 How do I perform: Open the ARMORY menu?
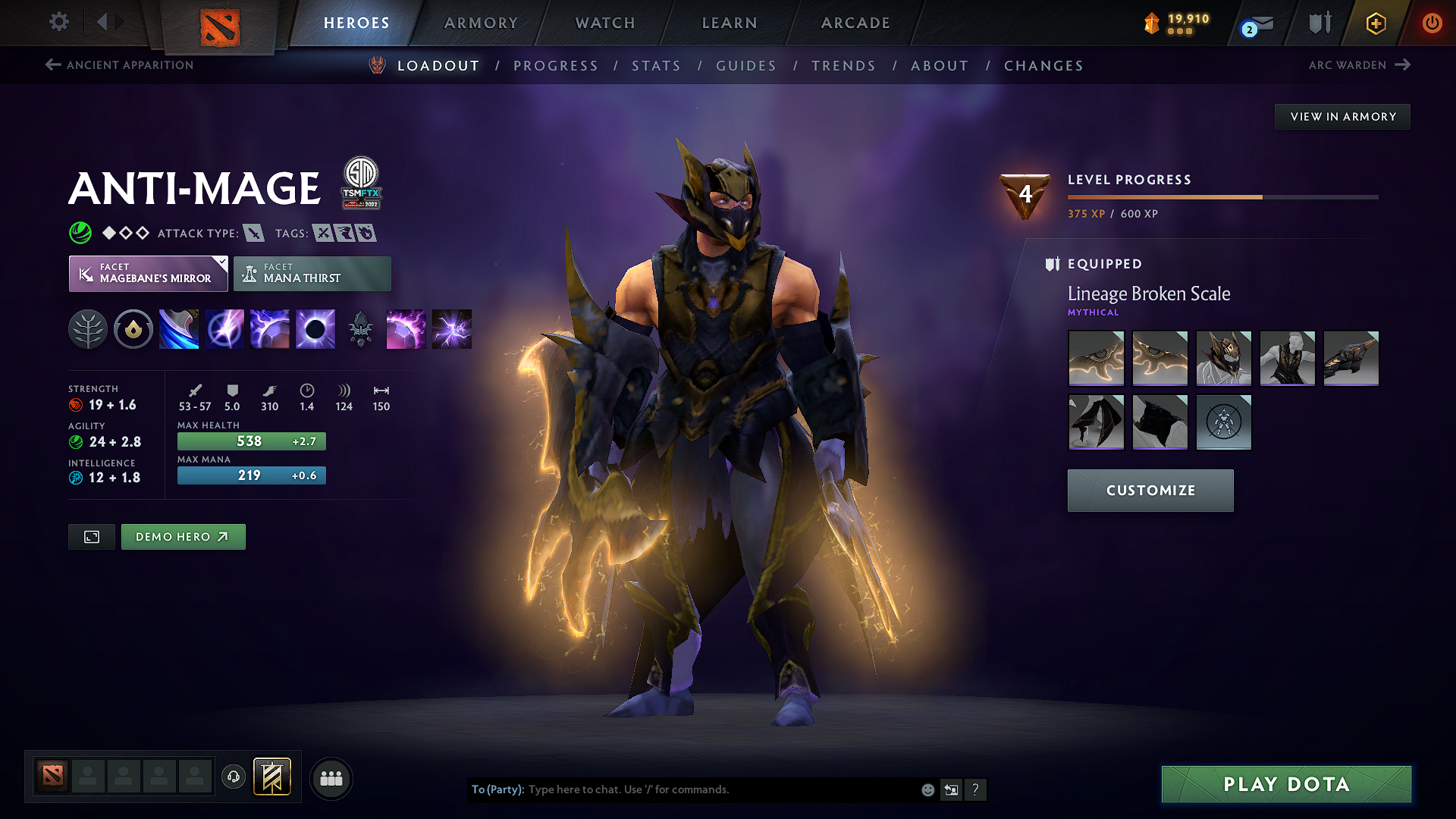click(x=480, y=23)
